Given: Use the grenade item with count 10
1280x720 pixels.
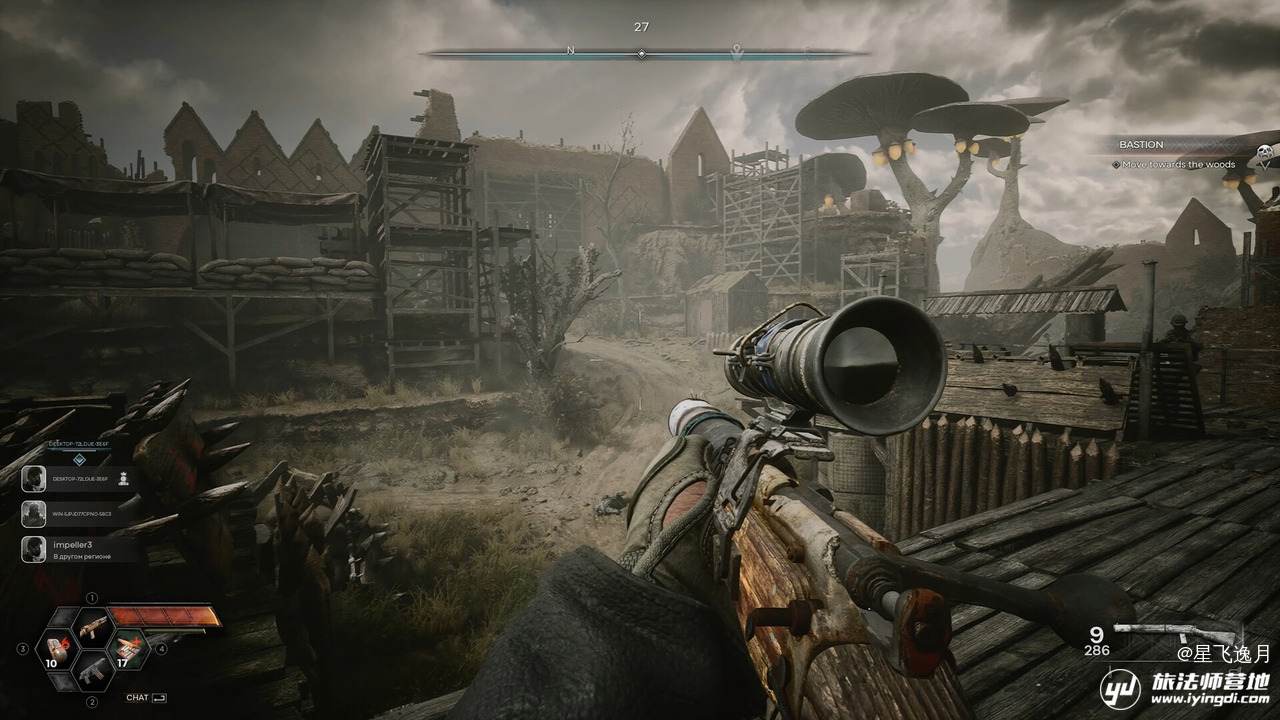Looking at the screenshot, I should pos(56,650).
